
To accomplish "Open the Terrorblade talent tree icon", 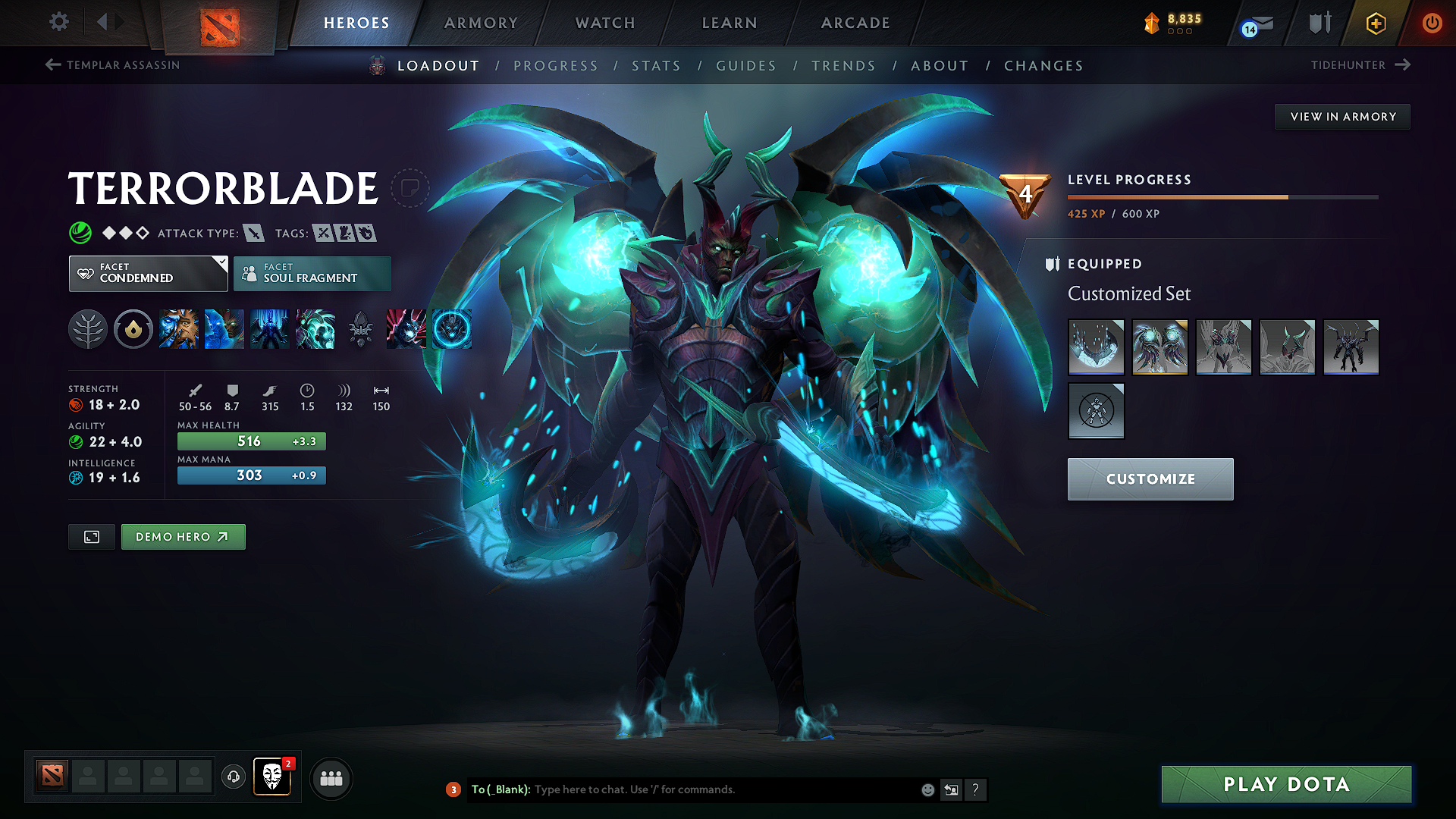I will (88, 329).
